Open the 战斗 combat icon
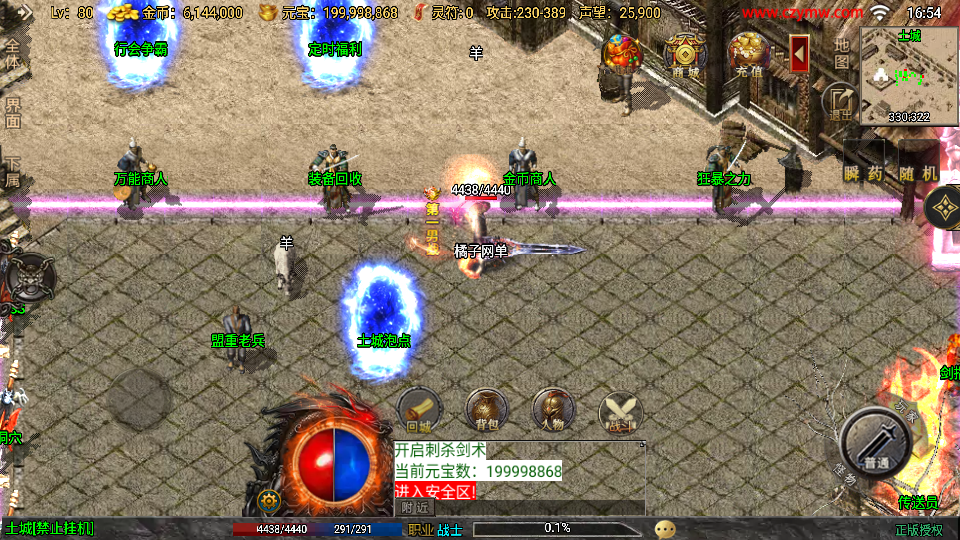Viewport: 960px width, 540px height. point(620,412)
